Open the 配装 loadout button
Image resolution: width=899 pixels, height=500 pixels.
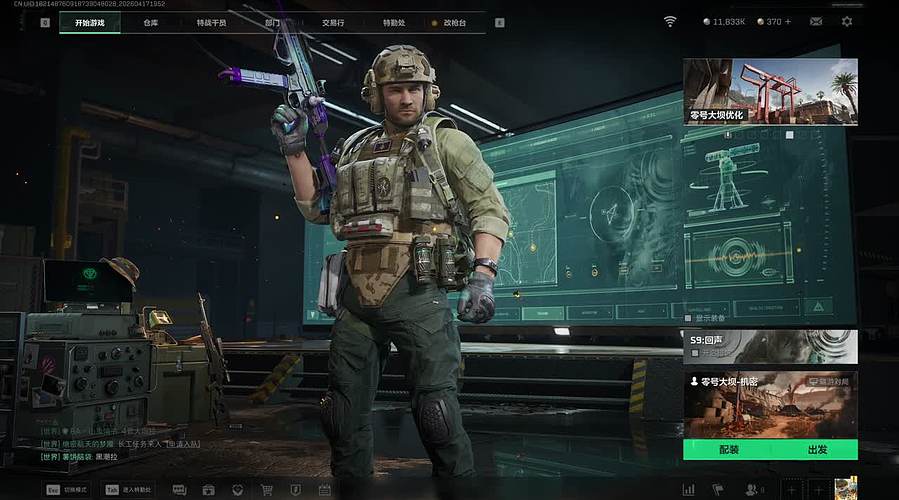point(728,450)
